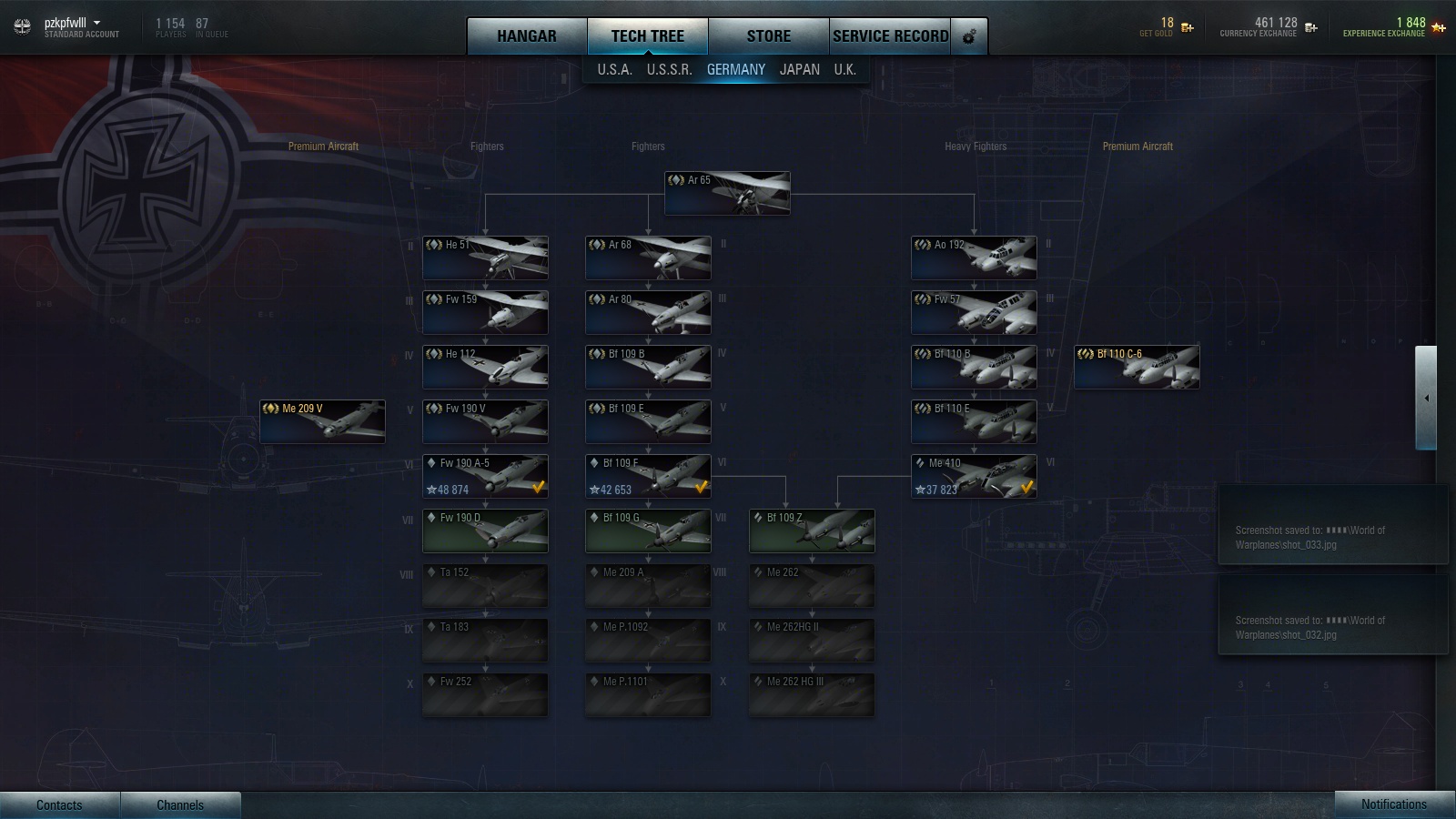1456x819 pixels.
Task: Show the Japan tech tree
Action: tap(799, 69)
